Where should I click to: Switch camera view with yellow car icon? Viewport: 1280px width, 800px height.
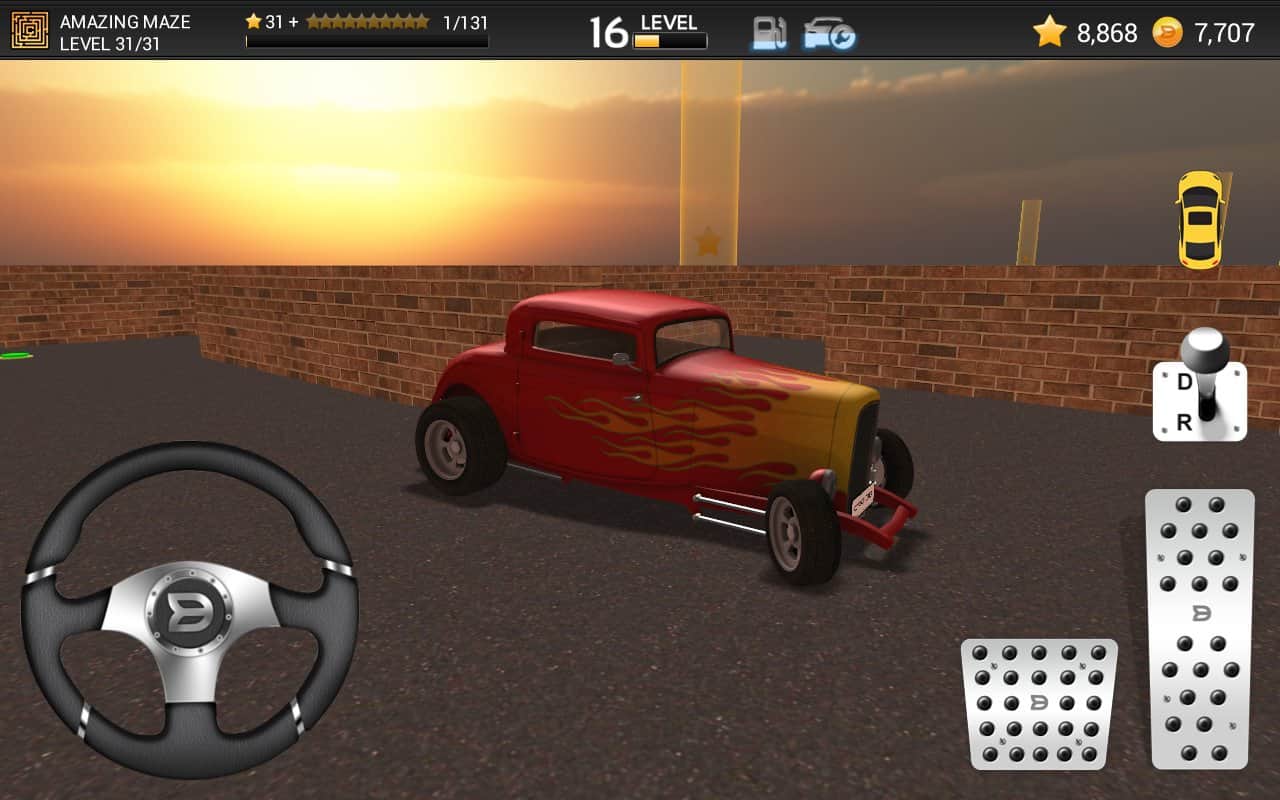[1199, 220]
